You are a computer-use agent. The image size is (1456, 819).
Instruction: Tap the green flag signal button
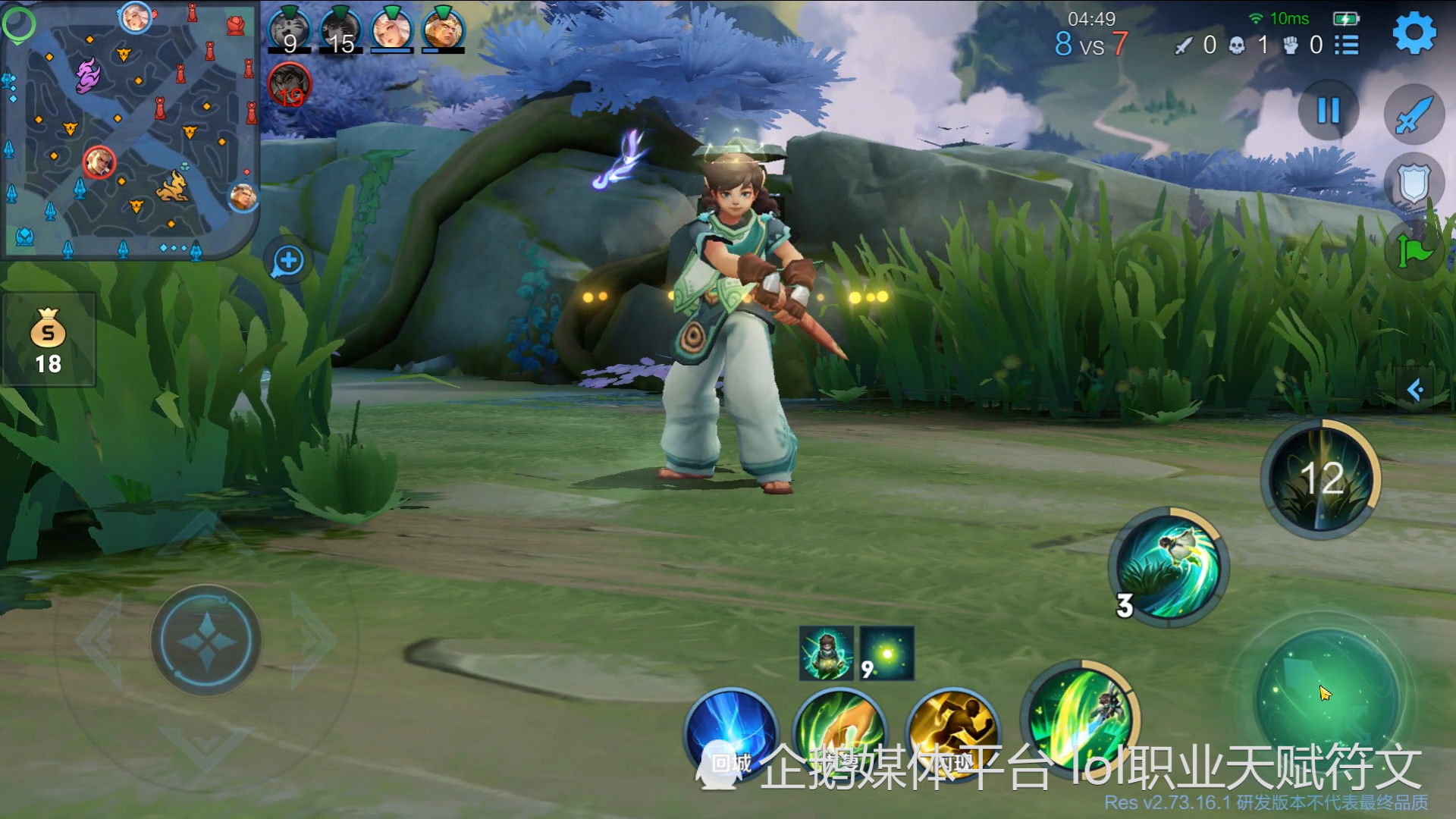[x=1415, y=250]
